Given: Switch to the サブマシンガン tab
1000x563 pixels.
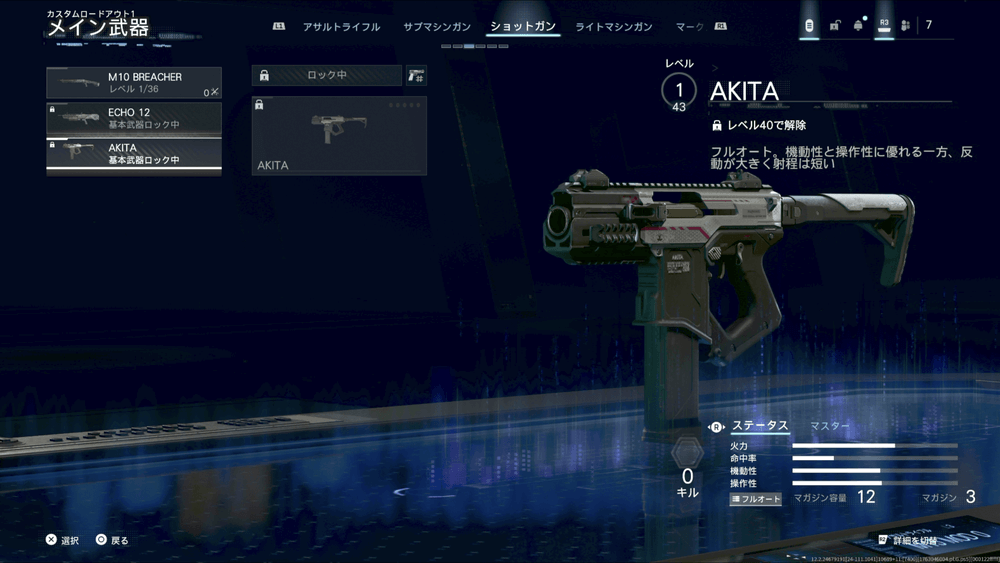Looking at the screenshot, I should pyautogui.click(x=435, y=27).
